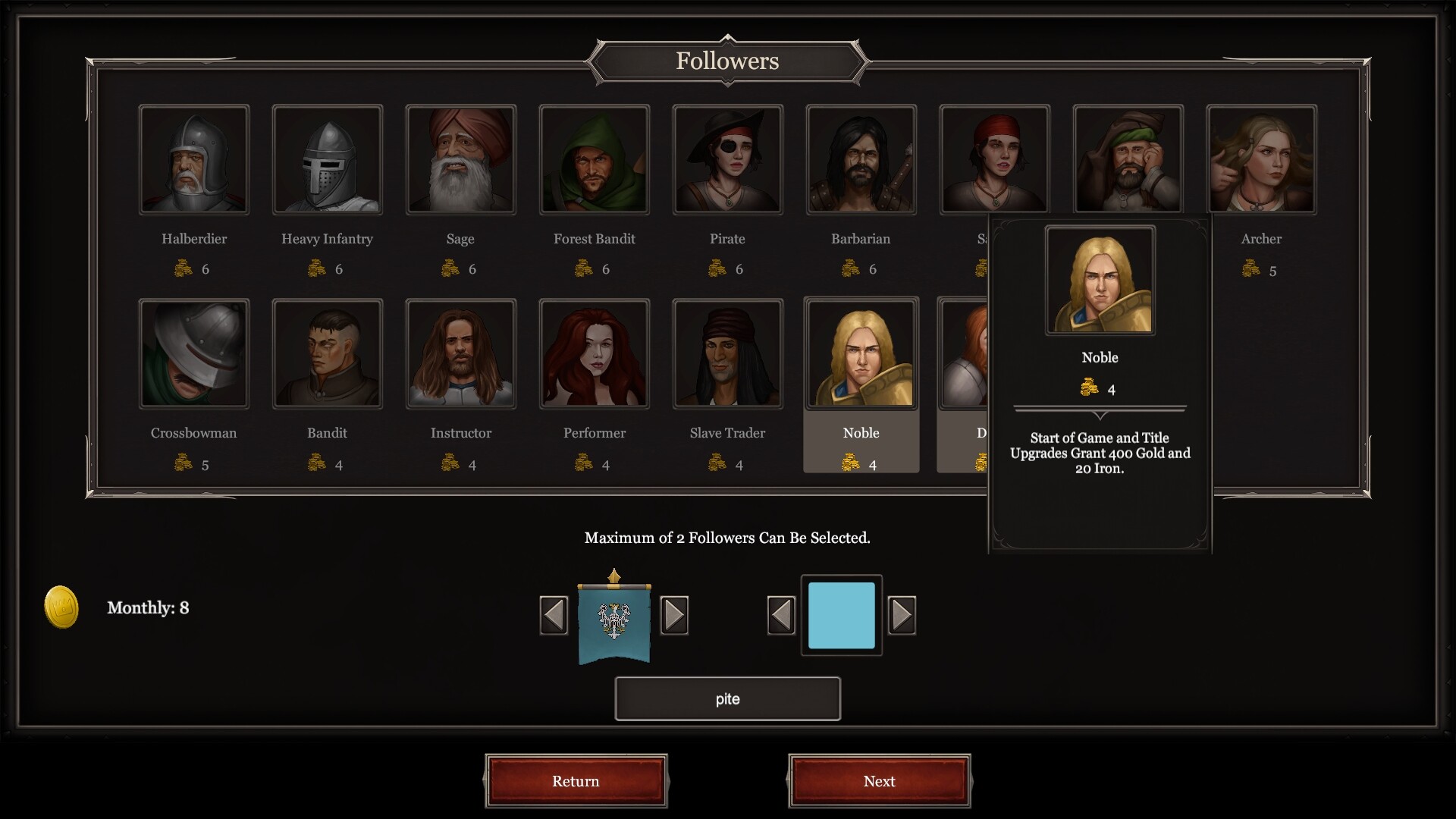Select the Halberdier follower portrait
The image size is (1456, 819).
tap(194, 160)
